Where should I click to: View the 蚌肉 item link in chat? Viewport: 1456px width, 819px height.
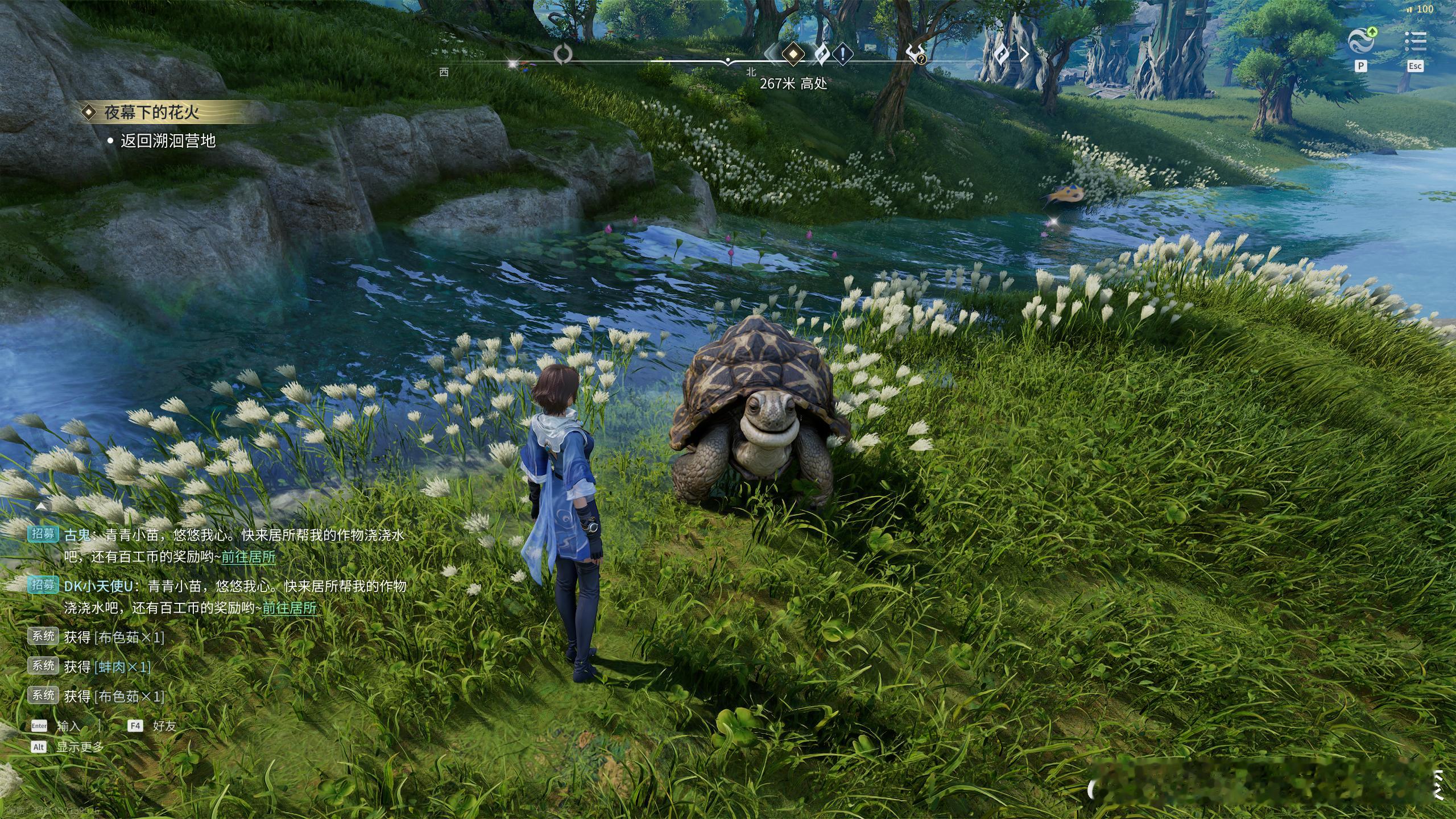(123, 667)
